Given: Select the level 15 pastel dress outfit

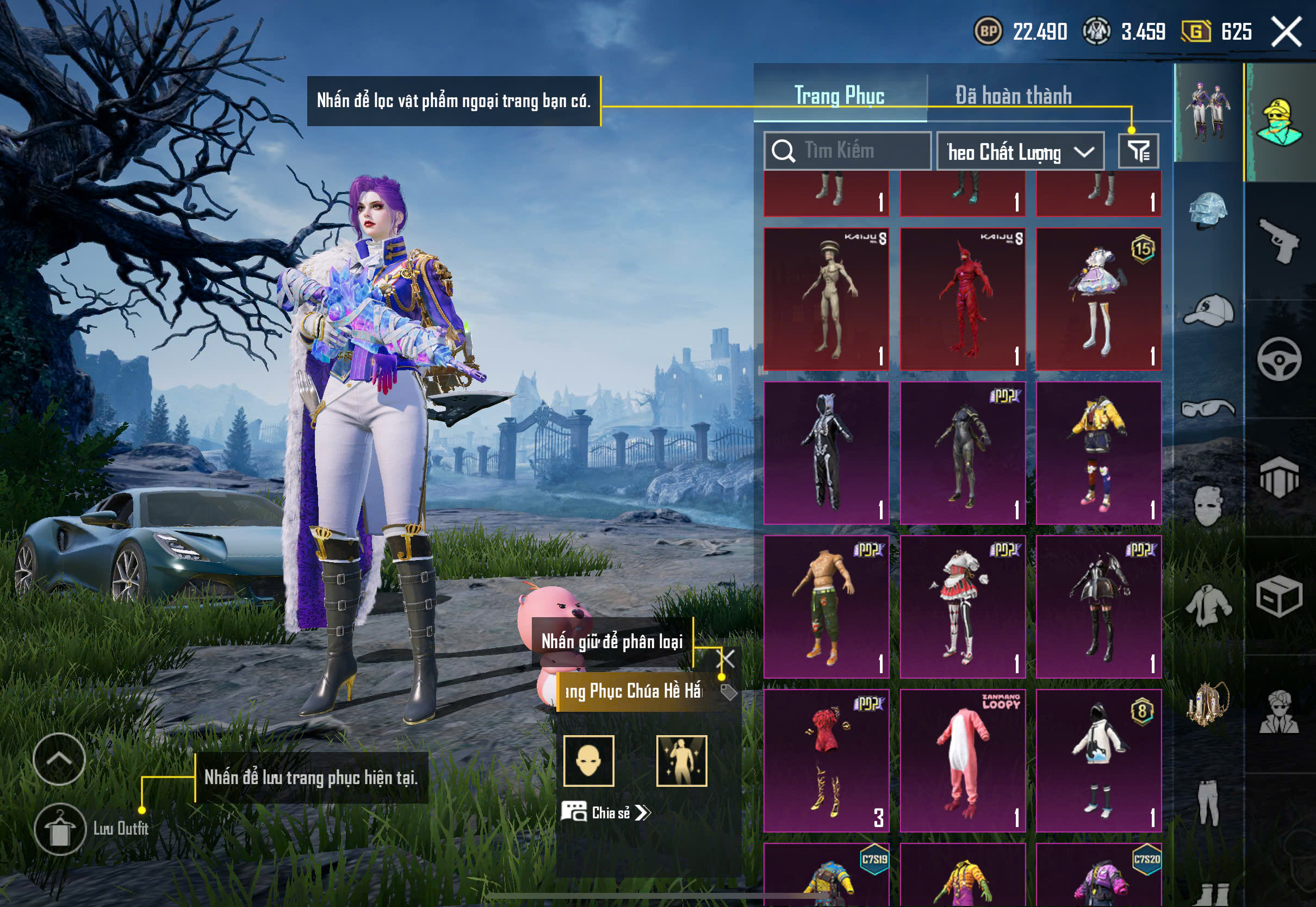Looking at the screenshot, I should point(1098,299).
